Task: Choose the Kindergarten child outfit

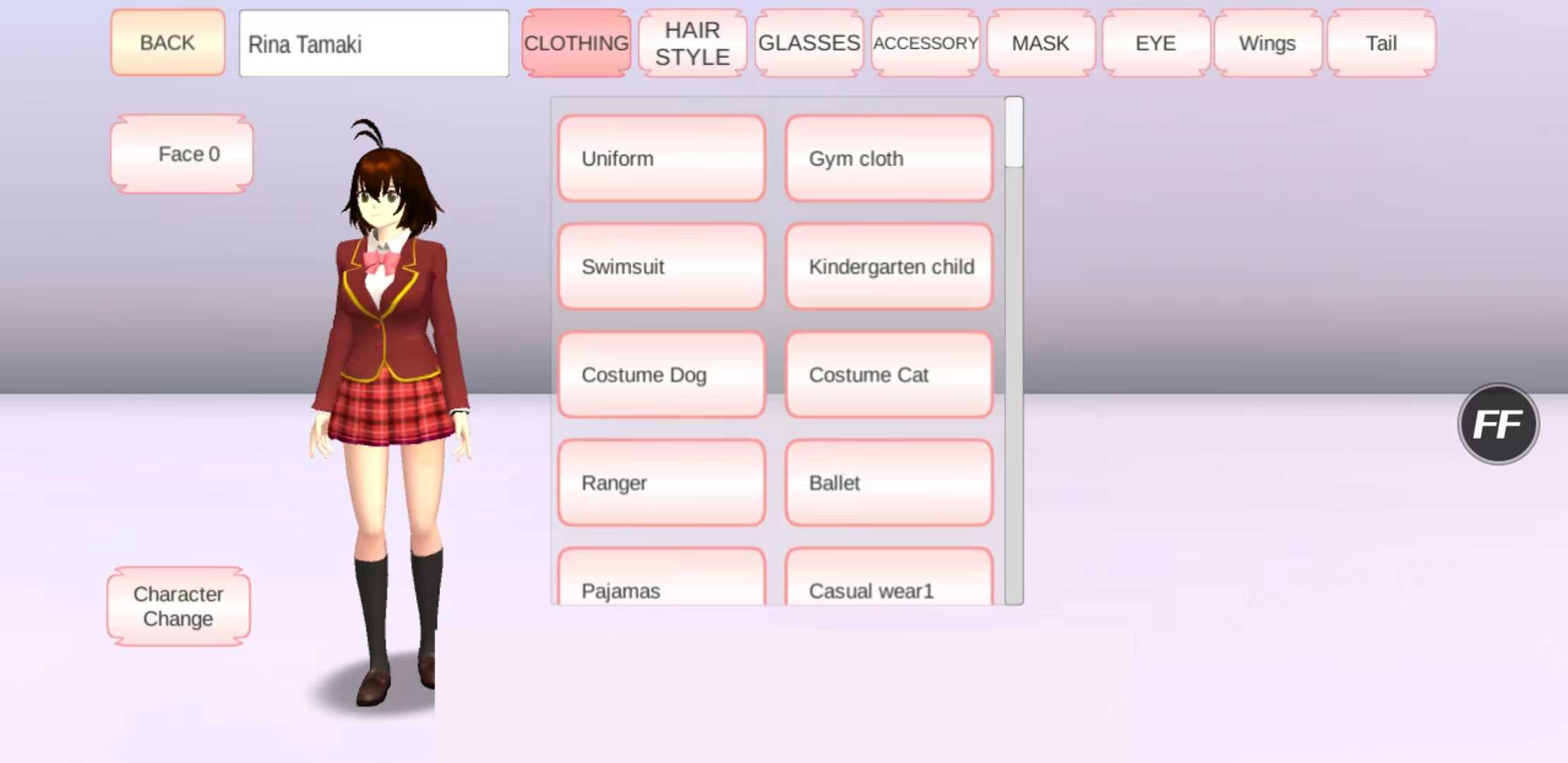Action: pos(889,267)
